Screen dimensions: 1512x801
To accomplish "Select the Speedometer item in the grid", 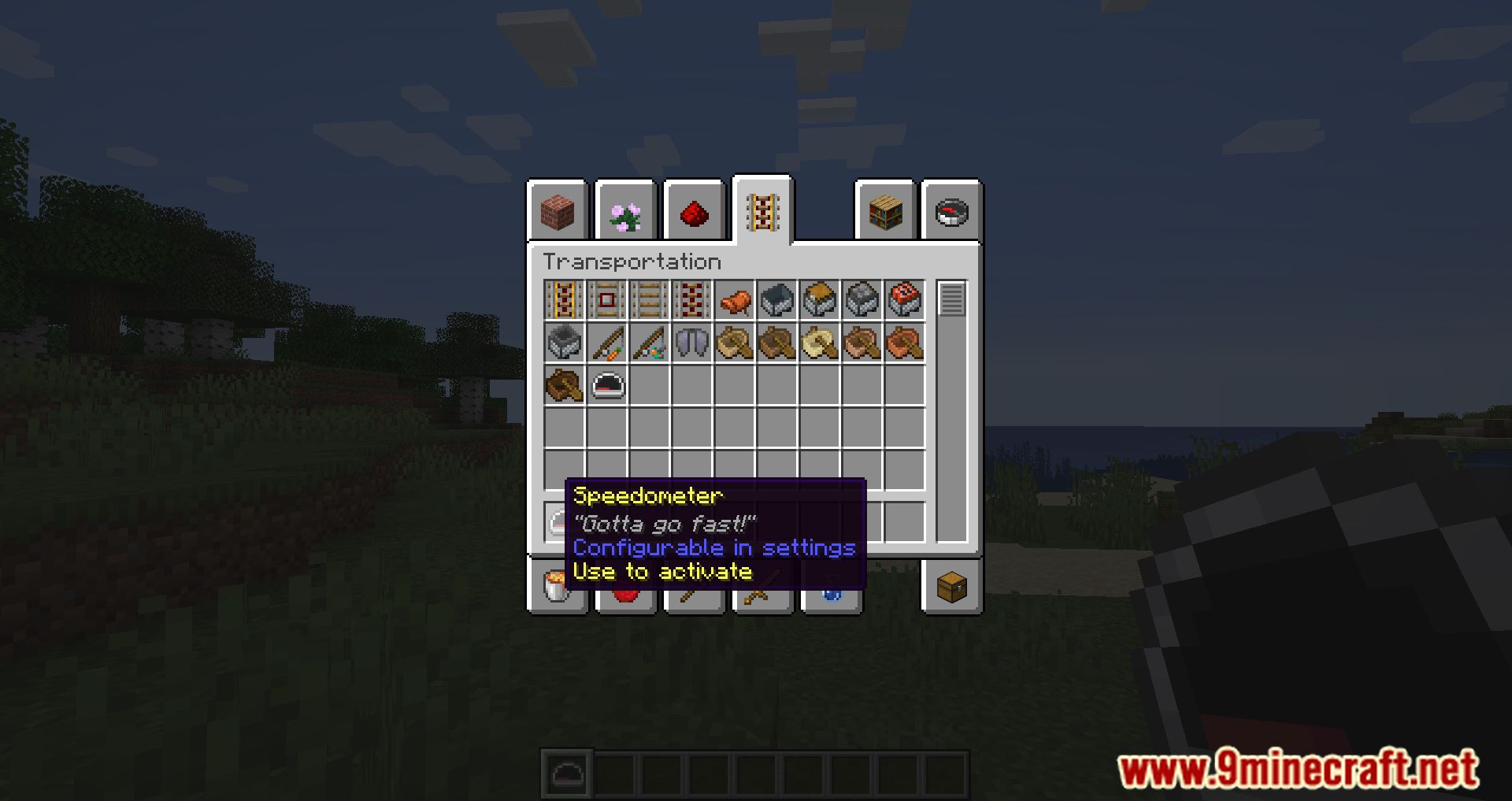I will pyautogui.click(x=606, y=384).
